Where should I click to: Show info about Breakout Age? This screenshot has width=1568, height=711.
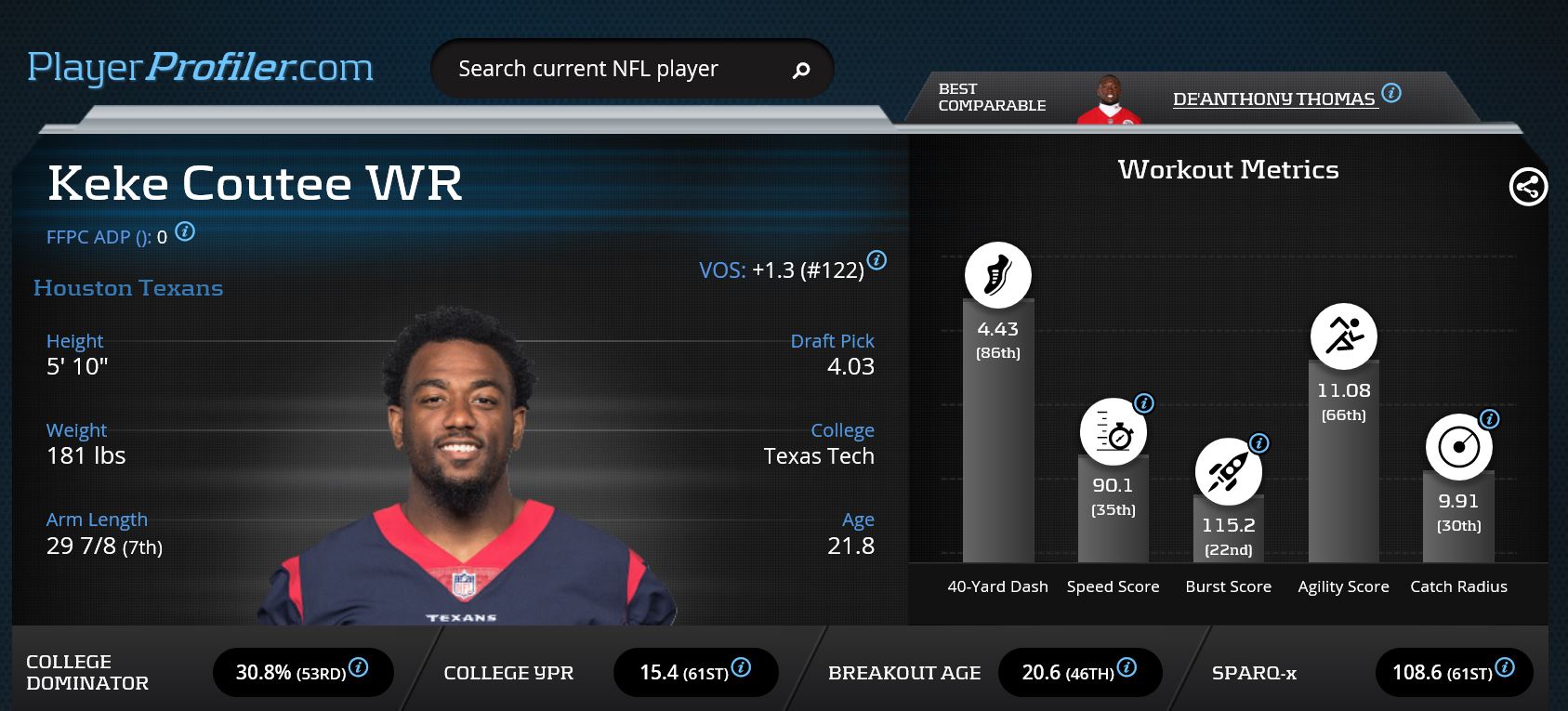pyautogui.click(x=1127, y=667)
